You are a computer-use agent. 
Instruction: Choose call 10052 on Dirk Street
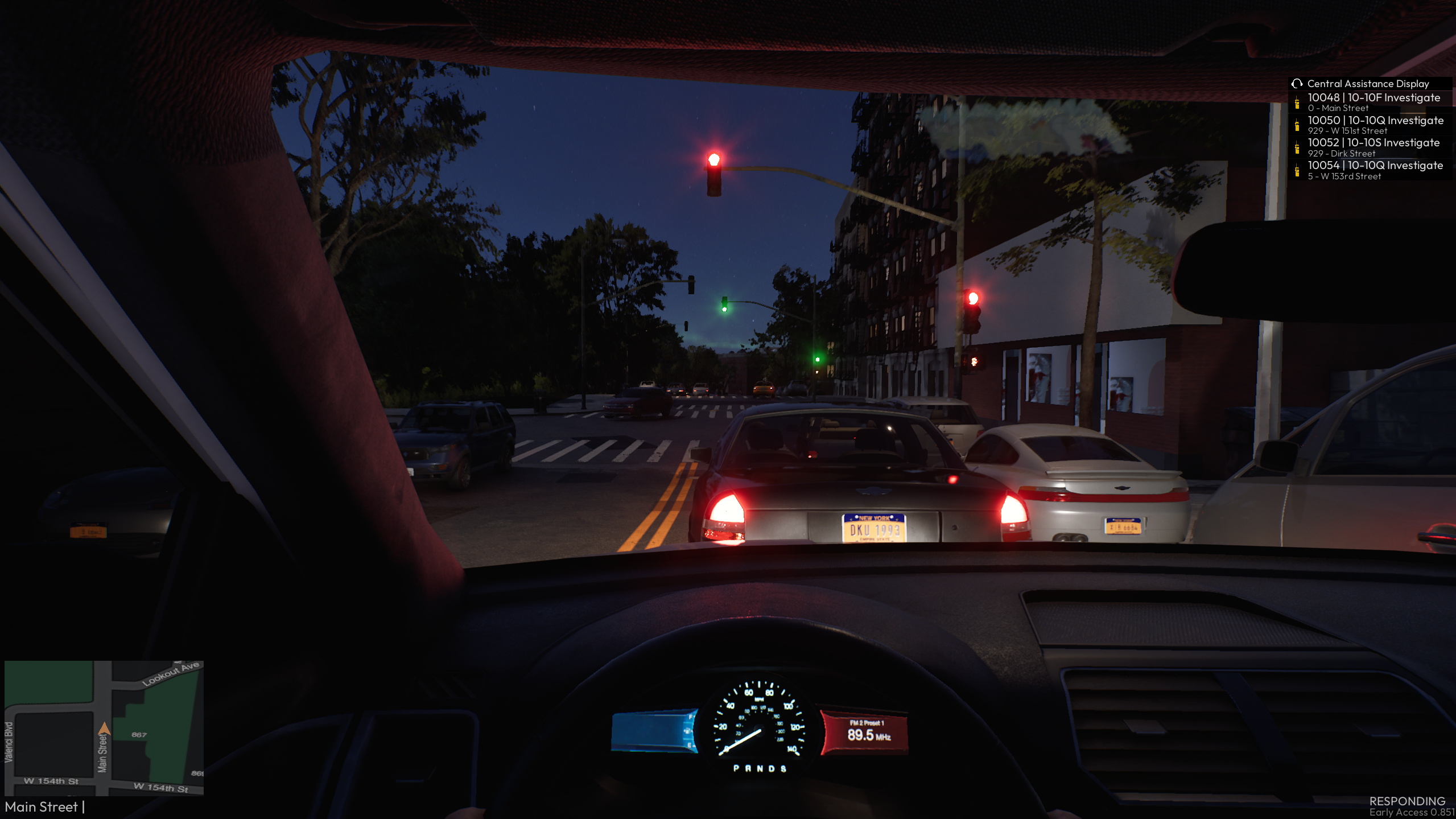coord(1372,147)
